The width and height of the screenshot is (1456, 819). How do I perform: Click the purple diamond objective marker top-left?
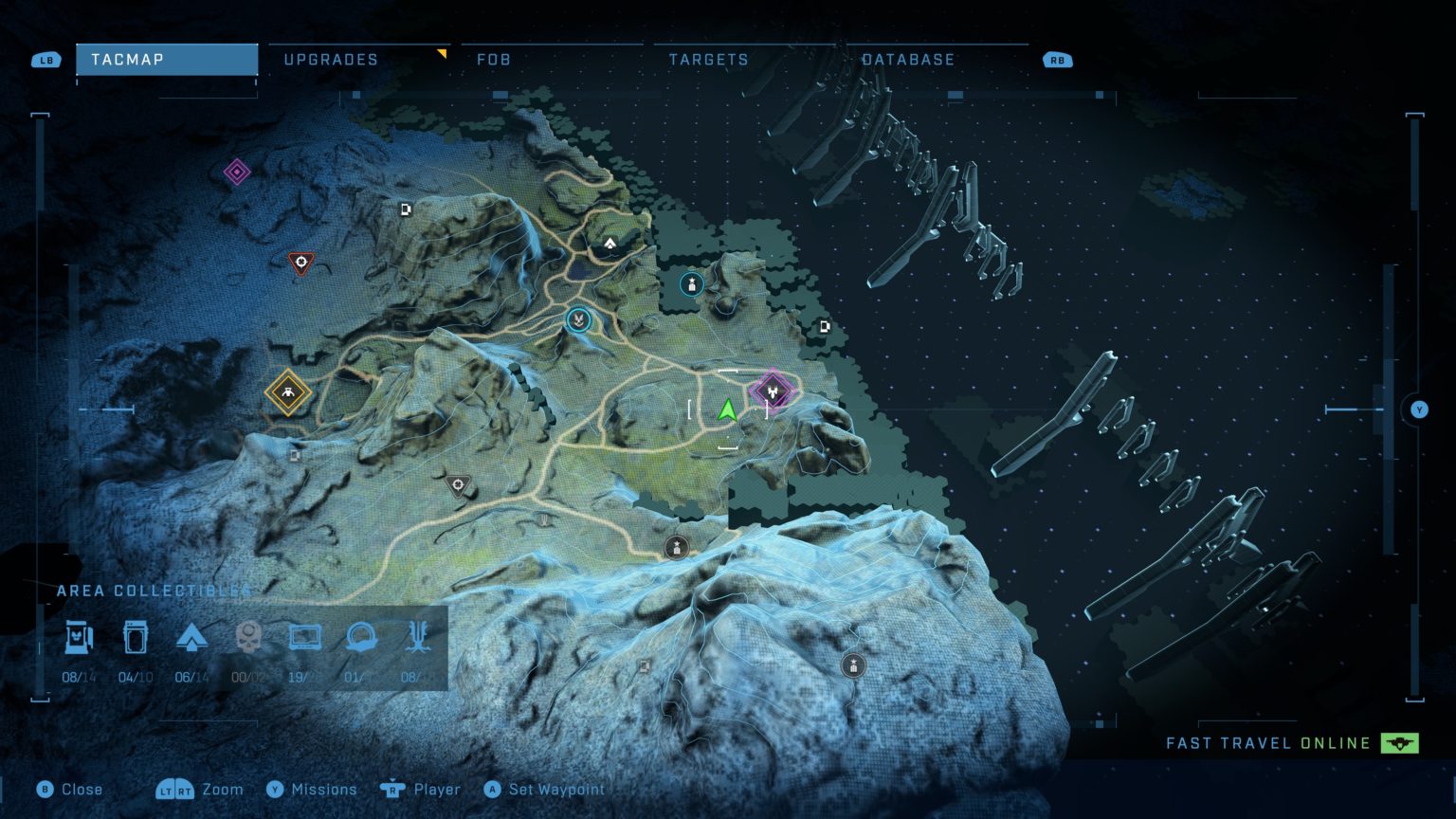pyautogui.click(x=235, y=172)
